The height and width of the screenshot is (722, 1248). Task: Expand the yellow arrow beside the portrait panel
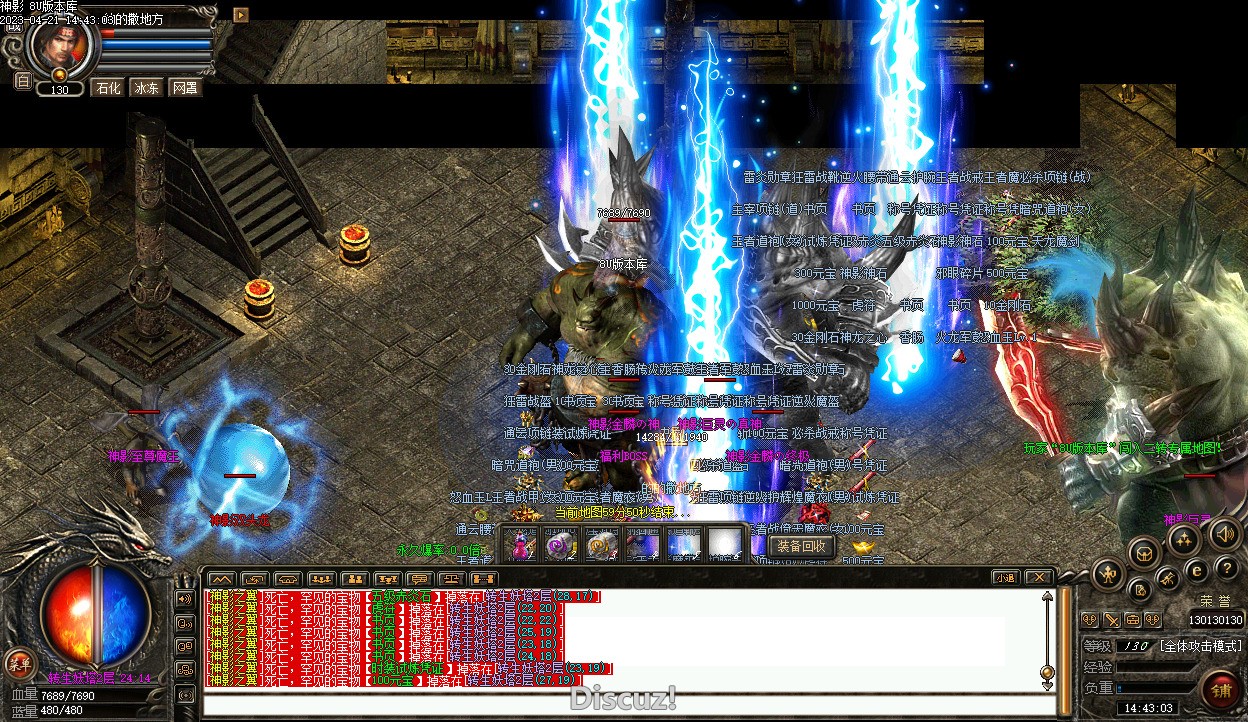click(241, 14)
